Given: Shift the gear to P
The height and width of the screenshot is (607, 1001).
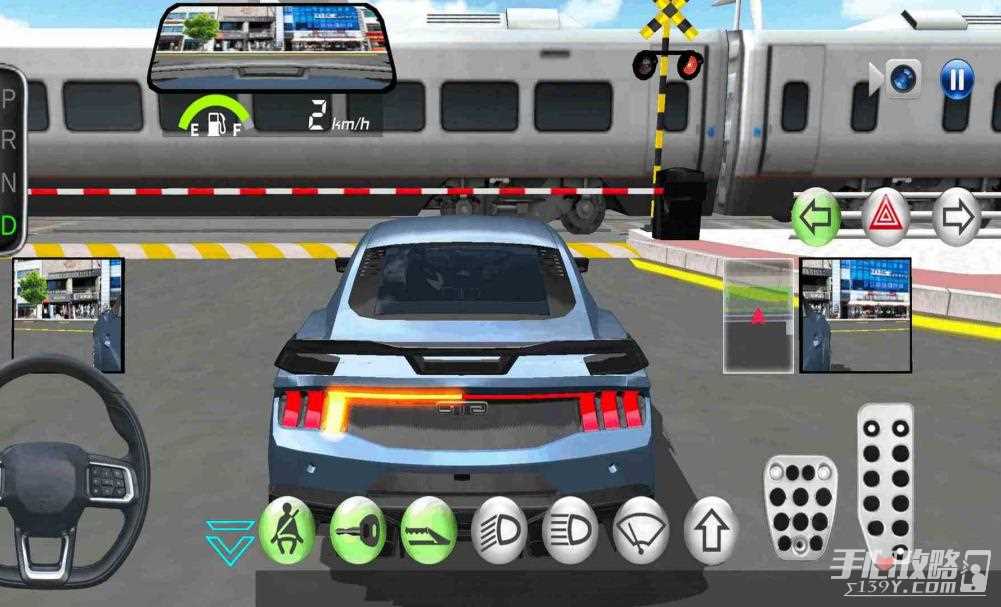Looking at the screenshot, I should coord(10,98).
